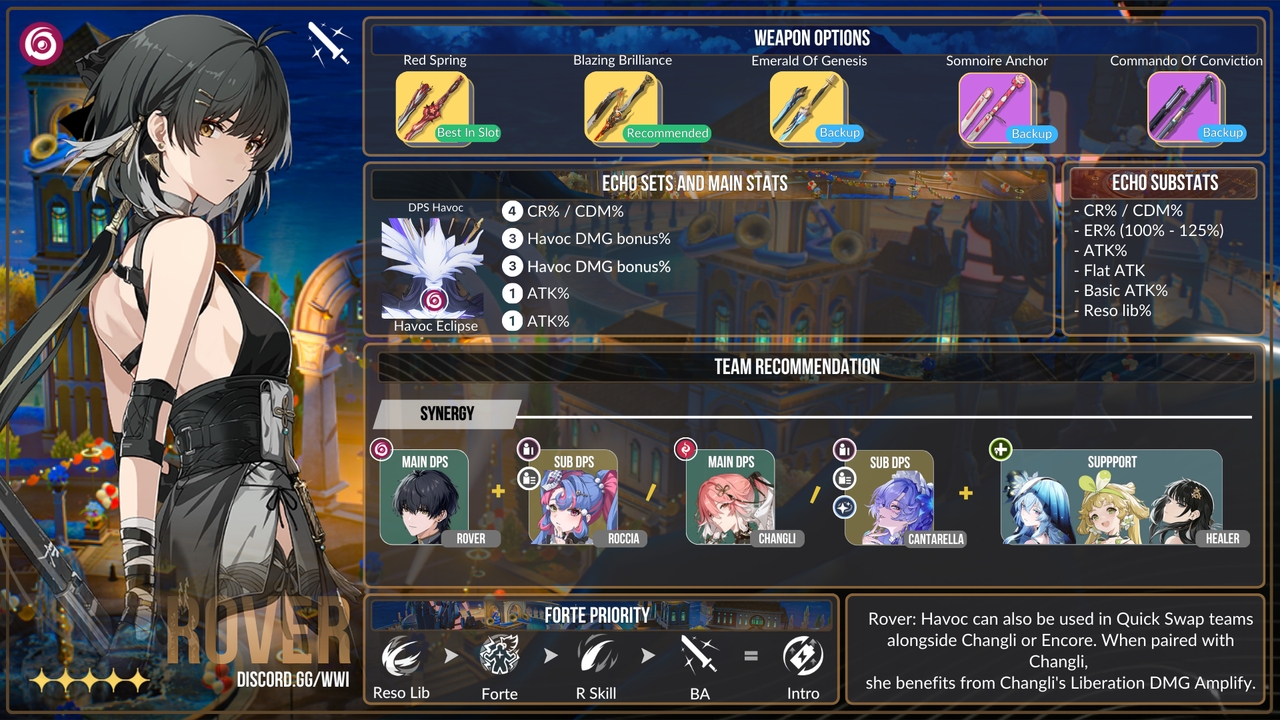Select the Red Spring weapon icon
1280x720 pixels.
point(434,107)
